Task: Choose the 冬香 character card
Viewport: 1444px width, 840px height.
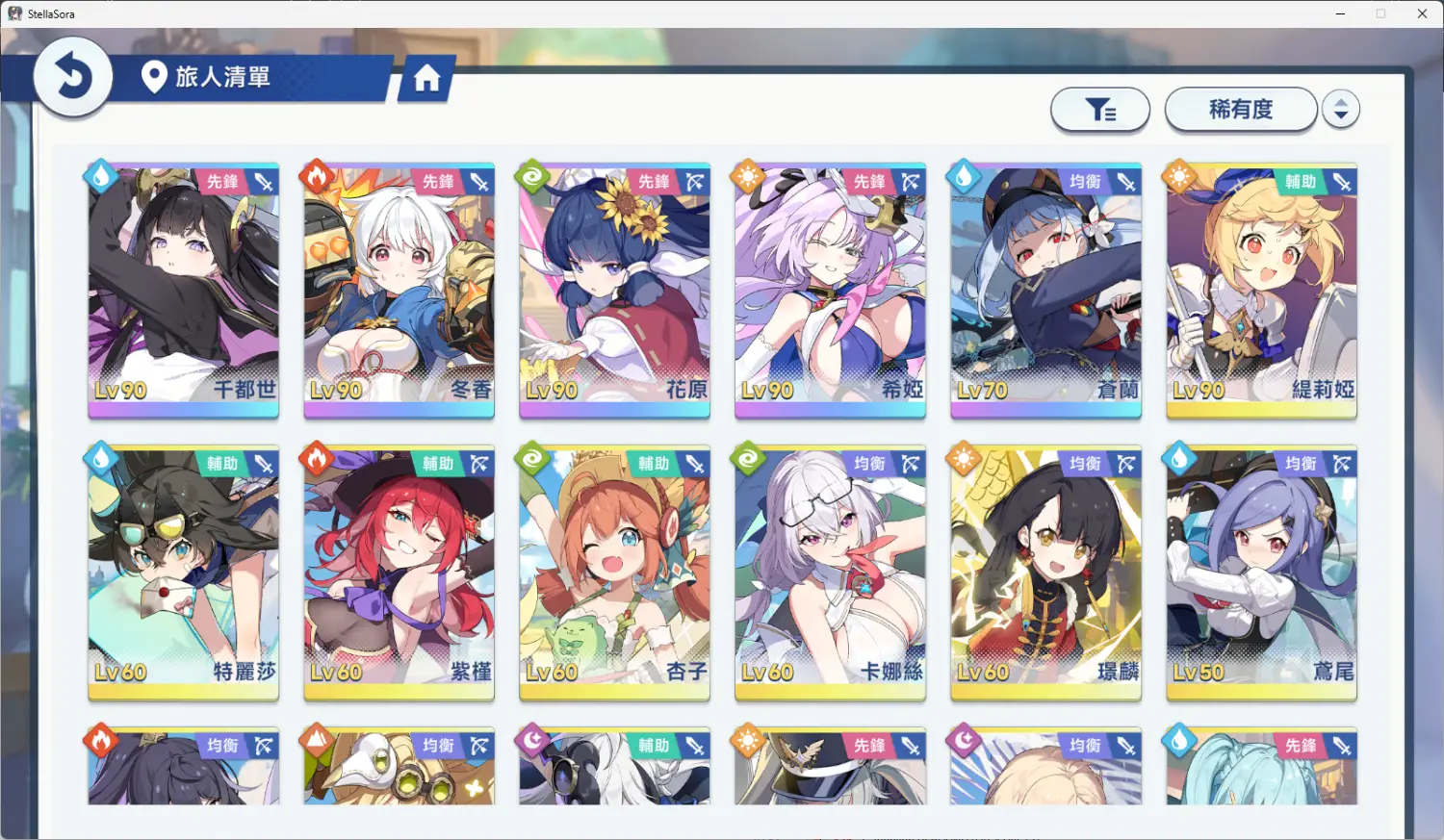Action: coord(400,289)
